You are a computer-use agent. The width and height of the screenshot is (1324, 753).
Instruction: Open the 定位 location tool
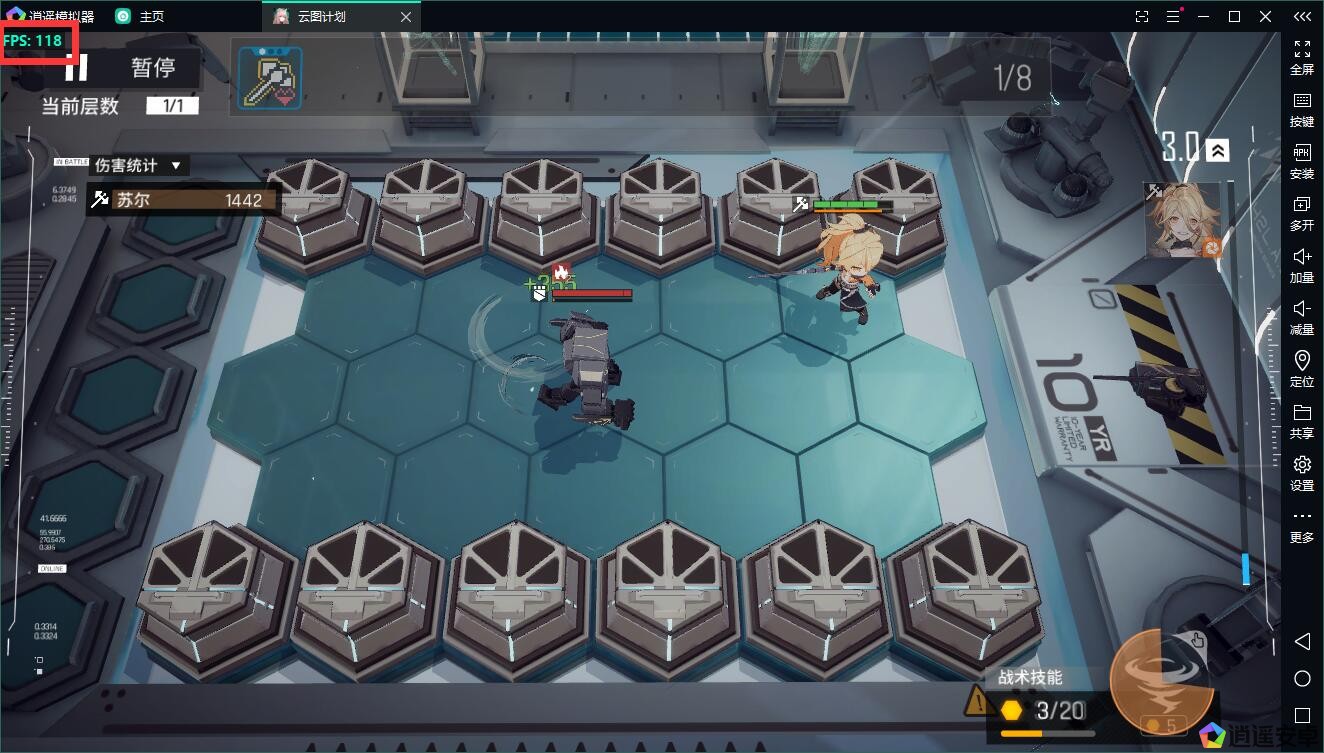click(x=1302, y=368)
